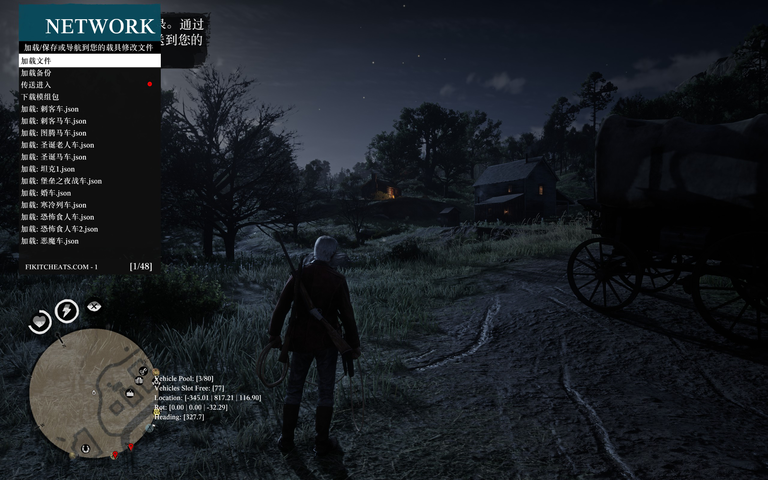Load the 恐怖食人车.json file
Viewport: 768px width, 480px height.
click(89, 217)
